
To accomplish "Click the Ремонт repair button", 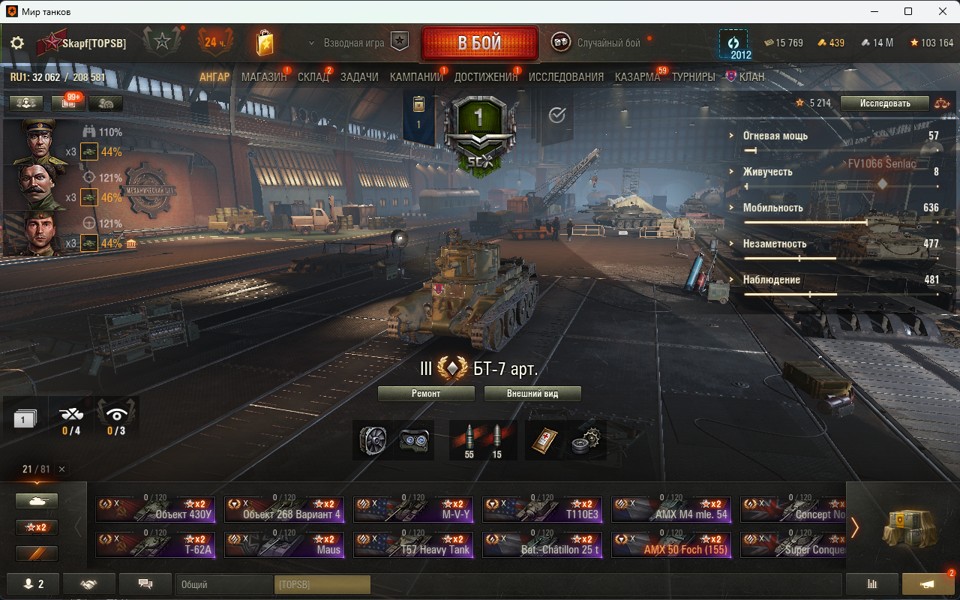I will (426, 394).
